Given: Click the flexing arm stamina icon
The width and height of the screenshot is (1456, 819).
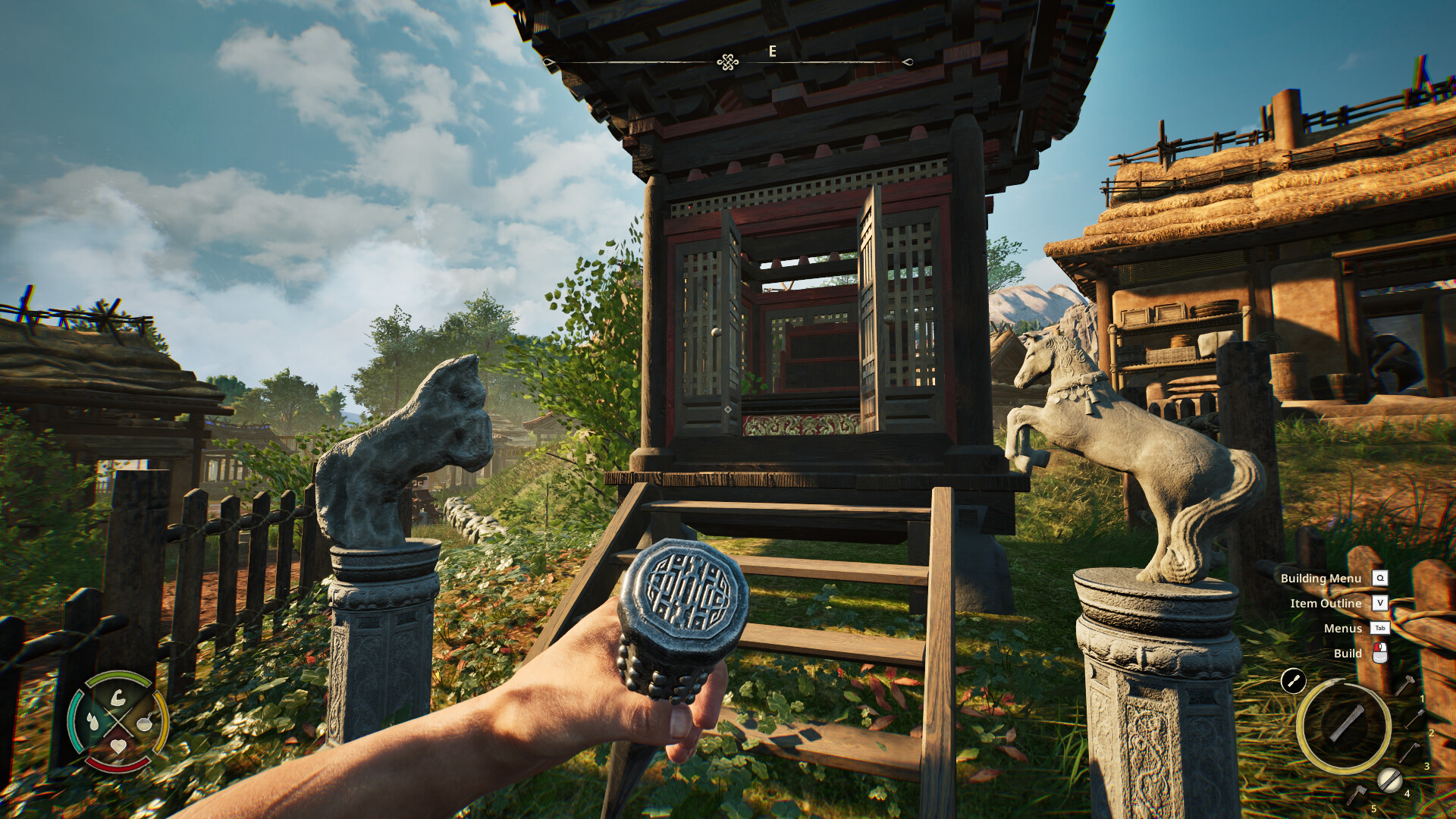Looking at the screenshot, I should tap(118, 698).
